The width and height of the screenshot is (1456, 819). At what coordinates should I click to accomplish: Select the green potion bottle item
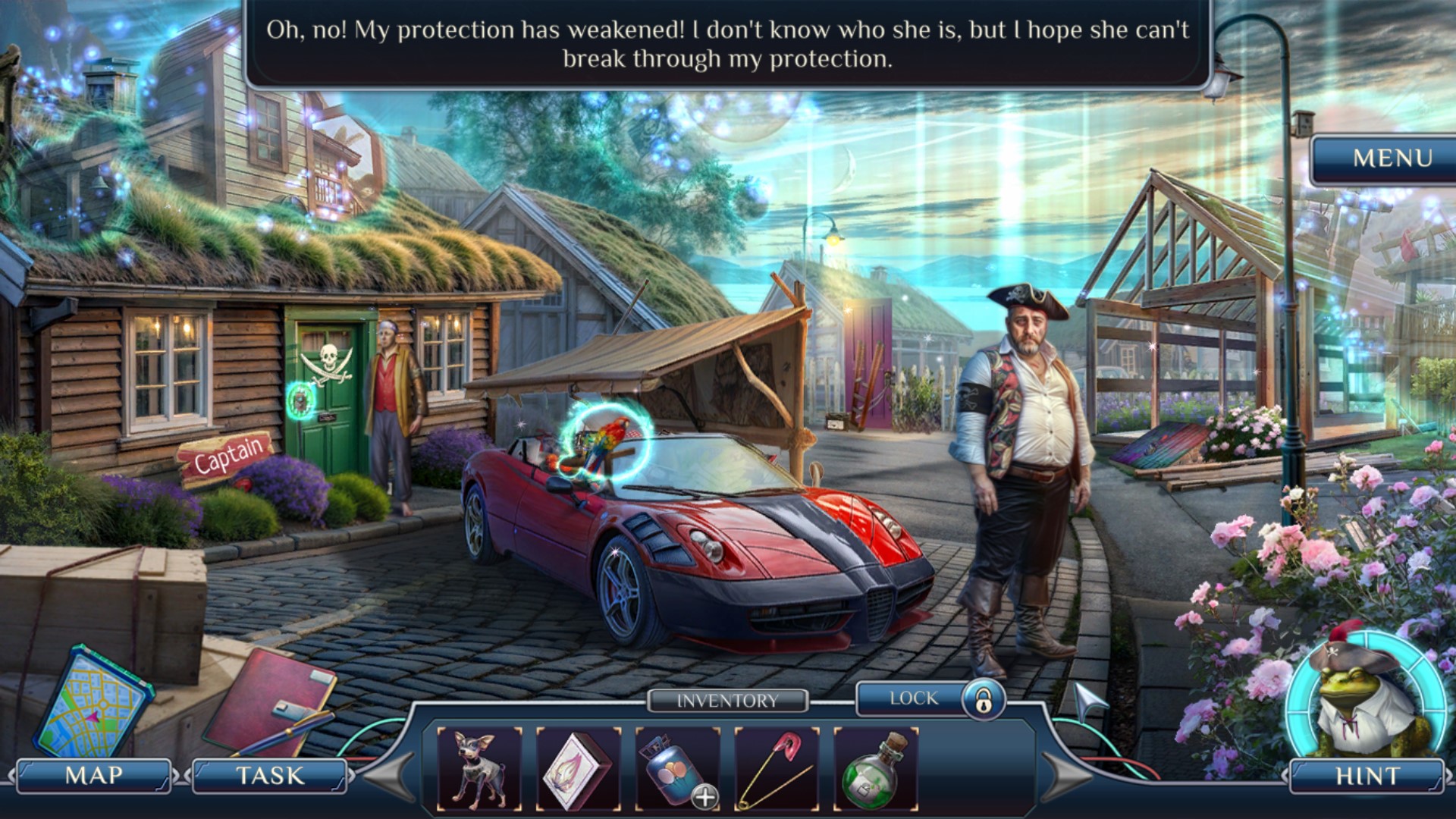876,768
